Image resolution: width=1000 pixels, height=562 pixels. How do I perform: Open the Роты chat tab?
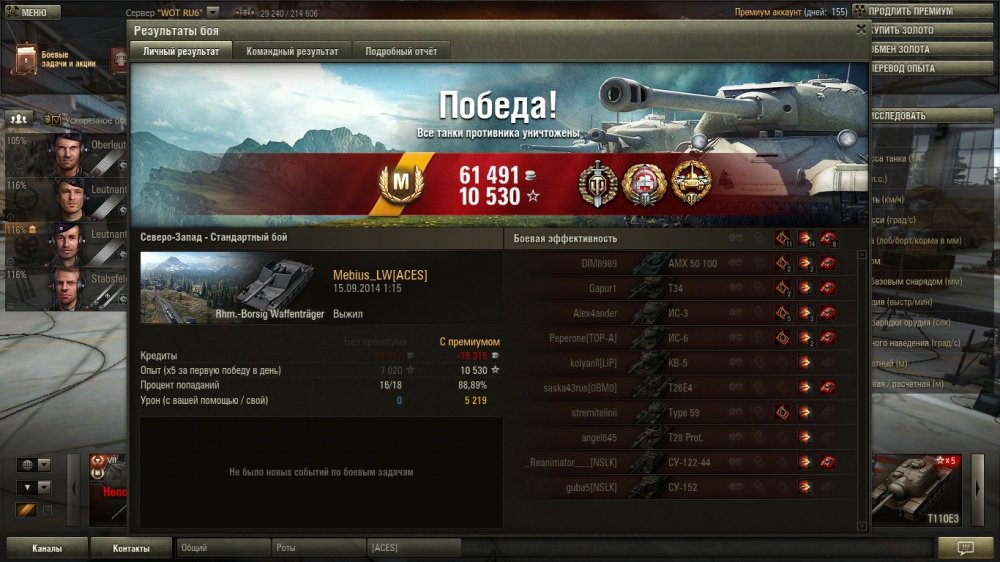tap(317, 548)
